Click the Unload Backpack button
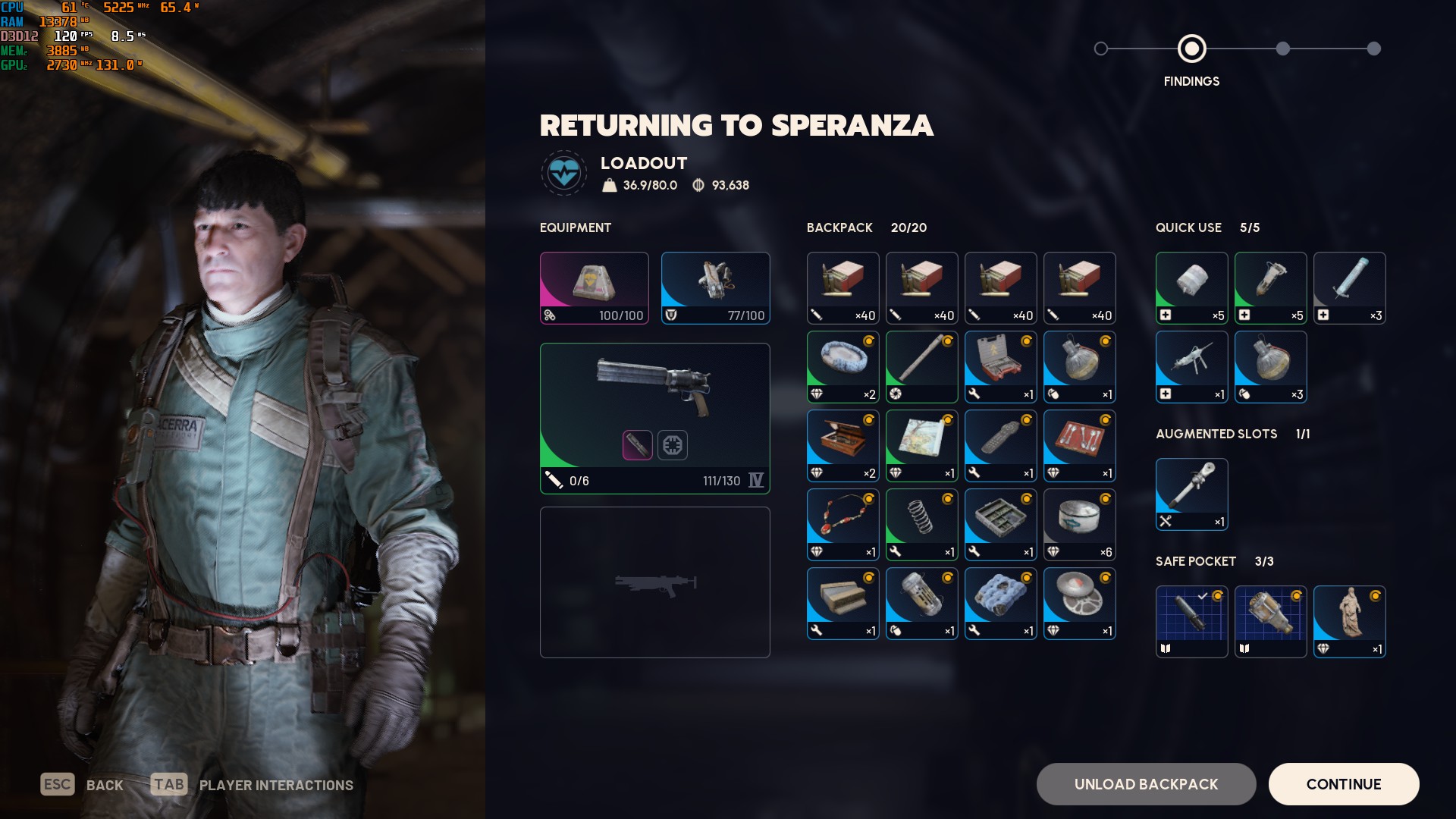The height and width of the screenshot is (819, 1456). pos(1146,784)
